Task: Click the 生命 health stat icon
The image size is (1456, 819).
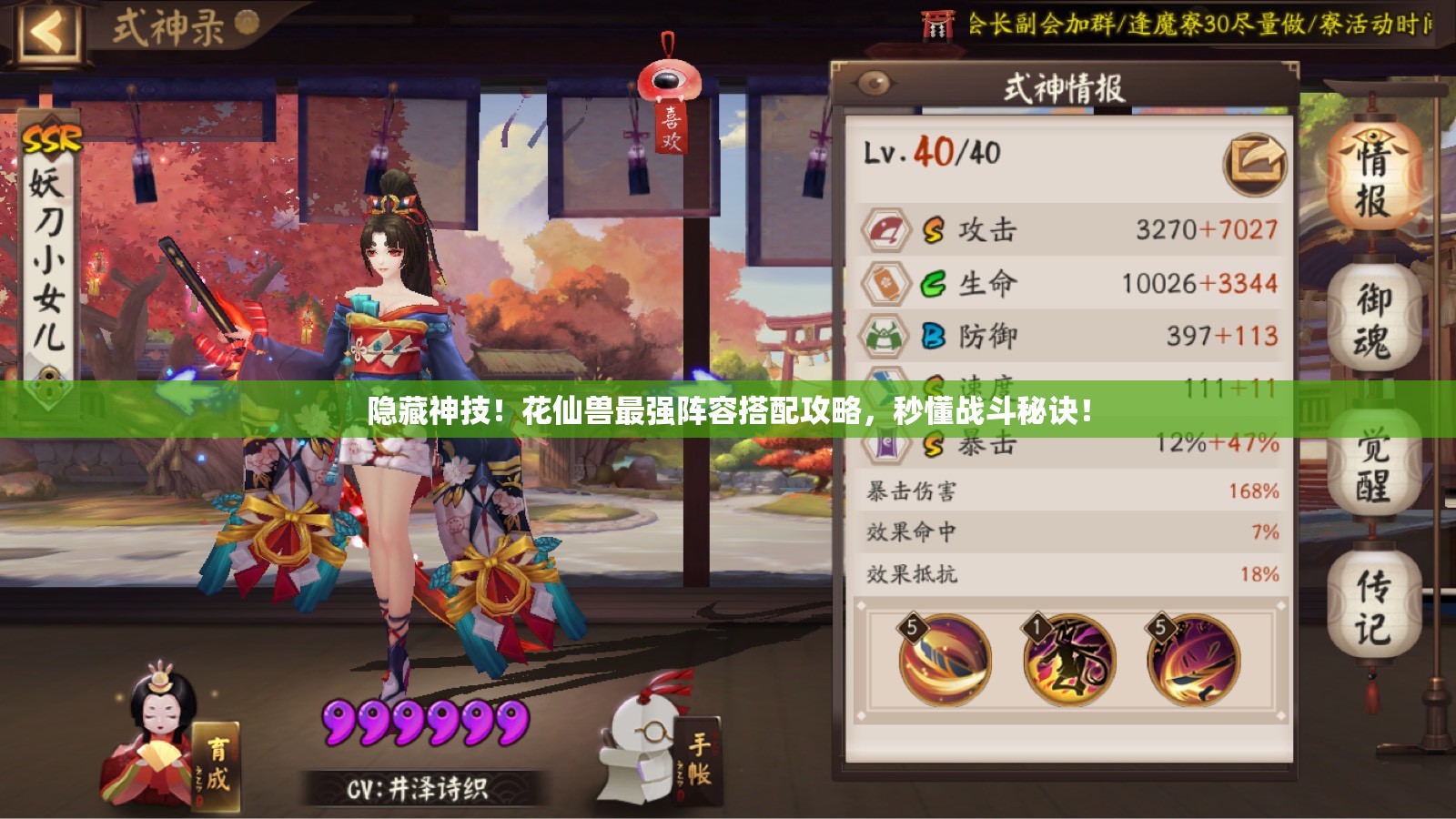Action: coord(884,283)
